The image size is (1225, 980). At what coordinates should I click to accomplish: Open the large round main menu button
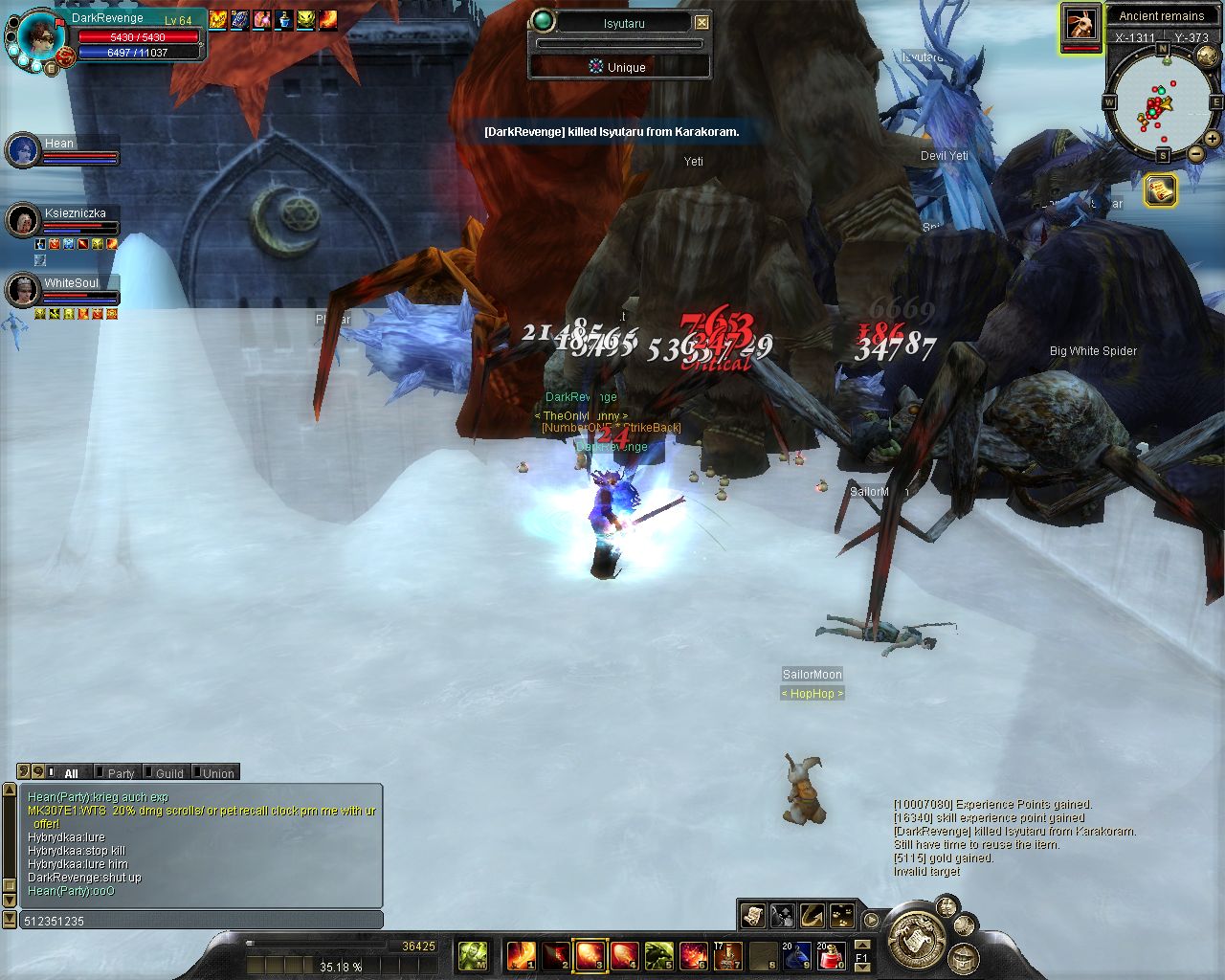[916, 939]
